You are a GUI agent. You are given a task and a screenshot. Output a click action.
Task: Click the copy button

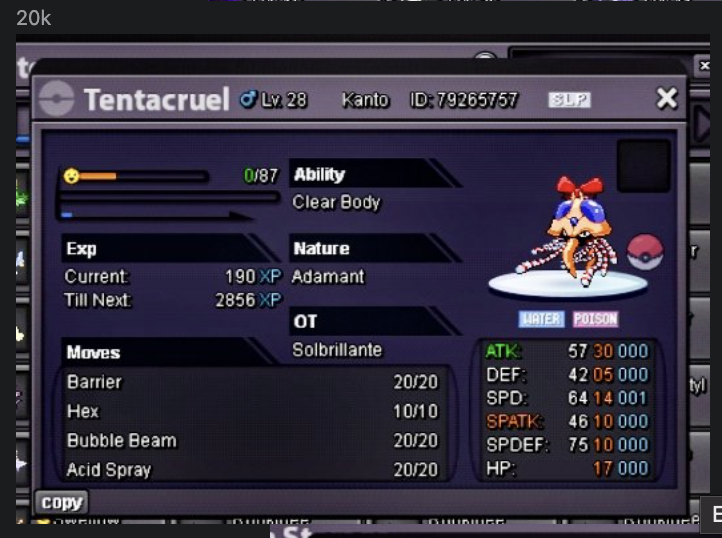pos(62,502)
